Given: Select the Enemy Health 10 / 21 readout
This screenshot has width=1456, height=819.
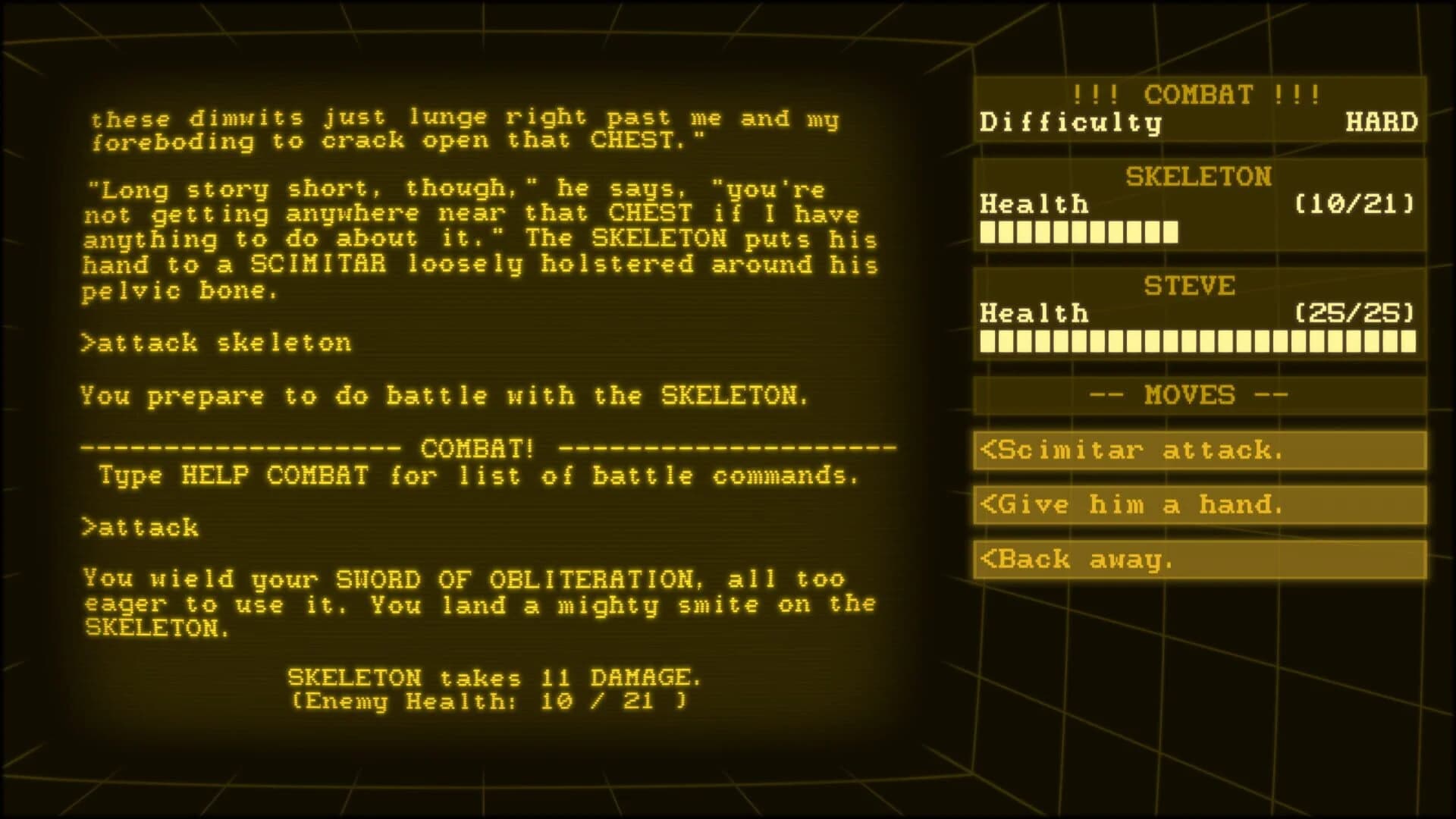Looking at the screenshot, I should pyautogui.click(x=489, y=701).
